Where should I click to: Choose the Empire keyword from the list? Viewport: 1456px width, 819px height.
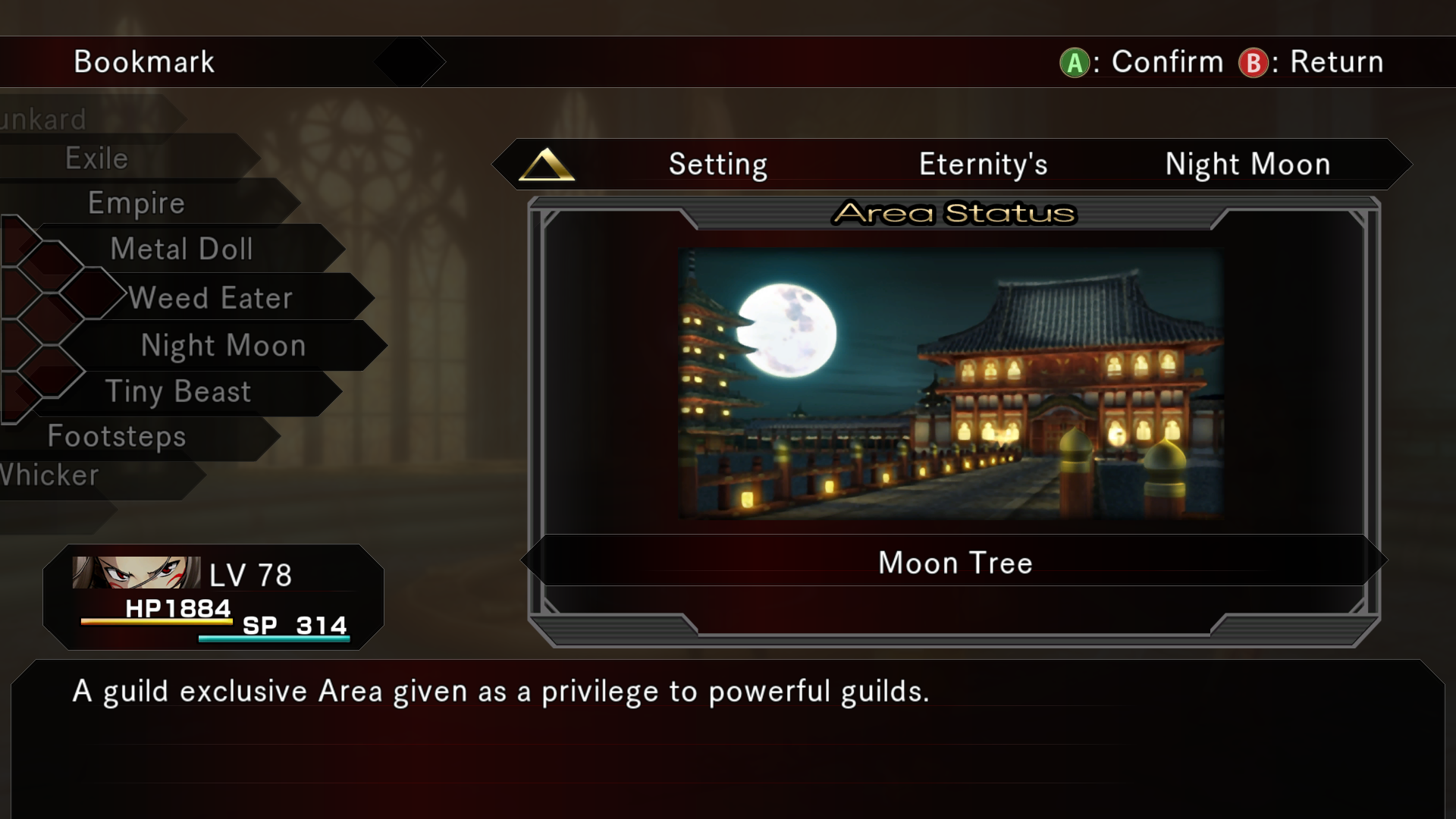(x=136, y=203)
